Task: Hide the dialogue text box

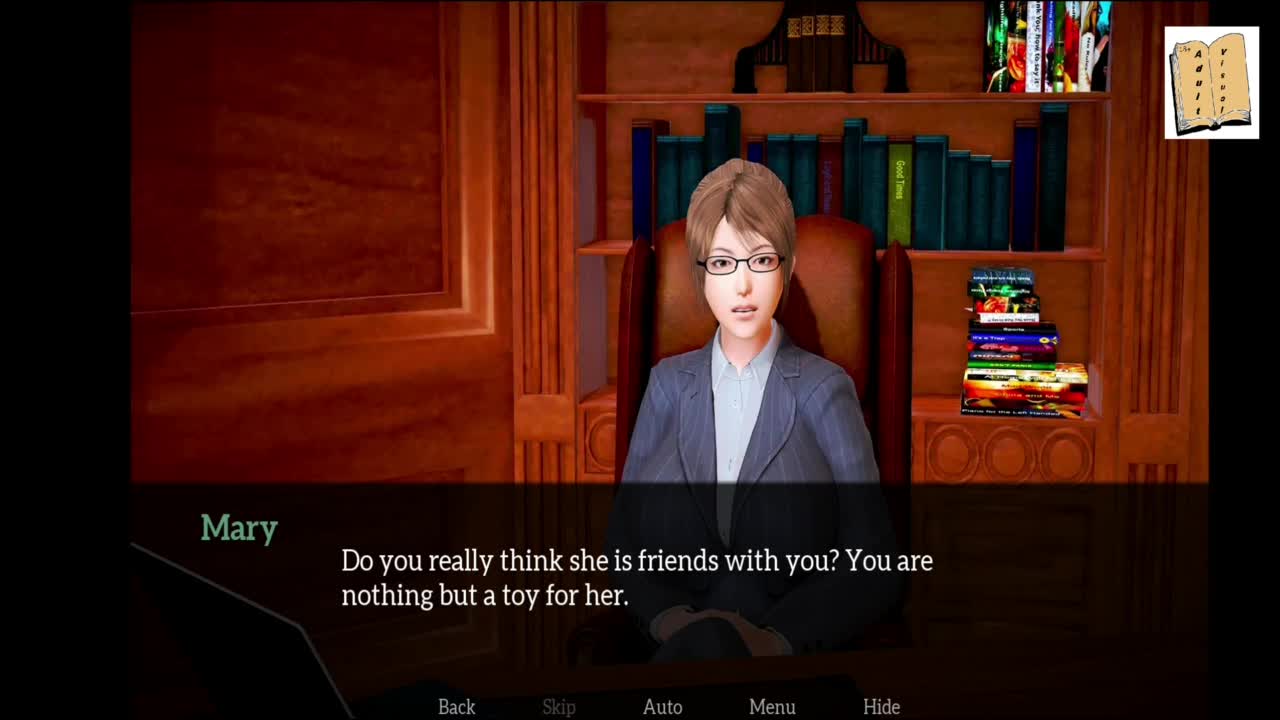Action: [881, 707]
